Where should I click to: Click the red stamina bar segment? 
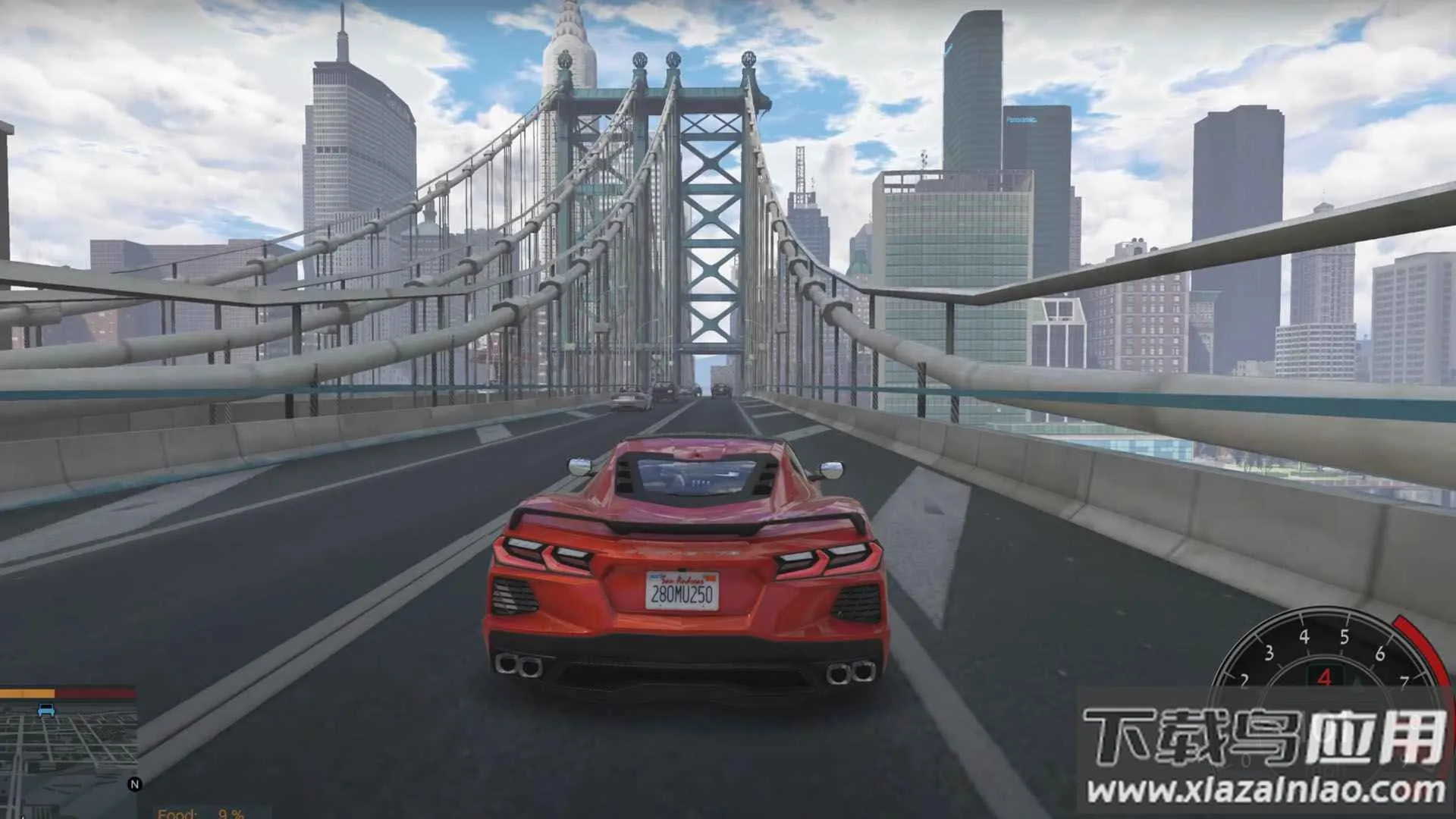tap(95, 692)
